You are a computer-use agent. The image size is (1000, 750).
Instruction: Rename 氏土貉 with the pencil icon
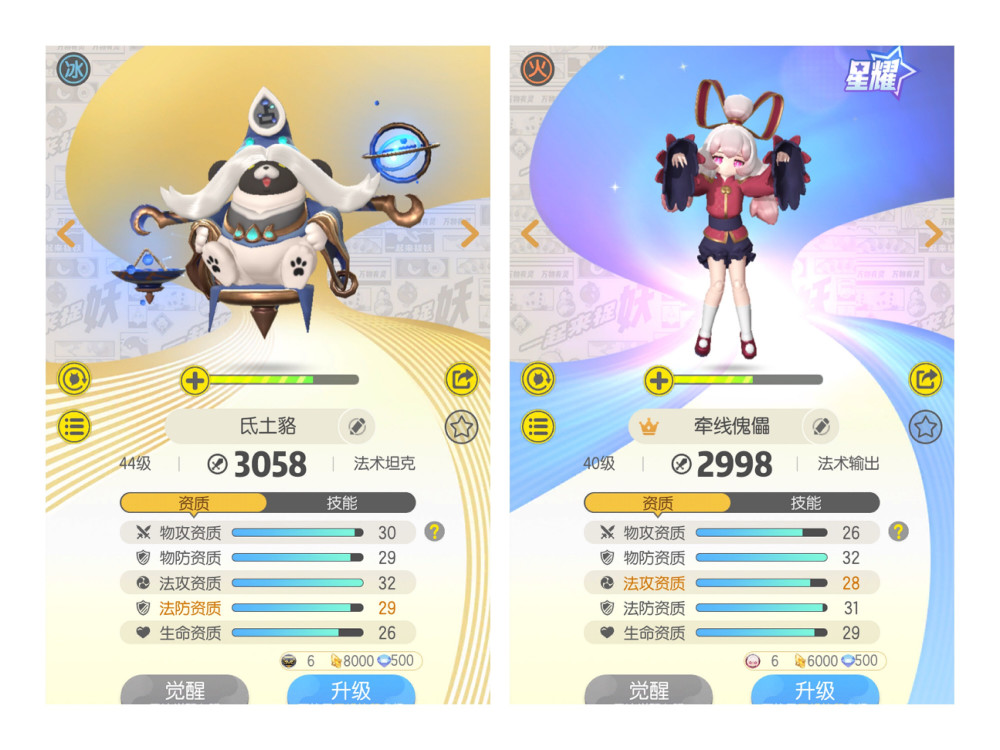coord(357,427)
